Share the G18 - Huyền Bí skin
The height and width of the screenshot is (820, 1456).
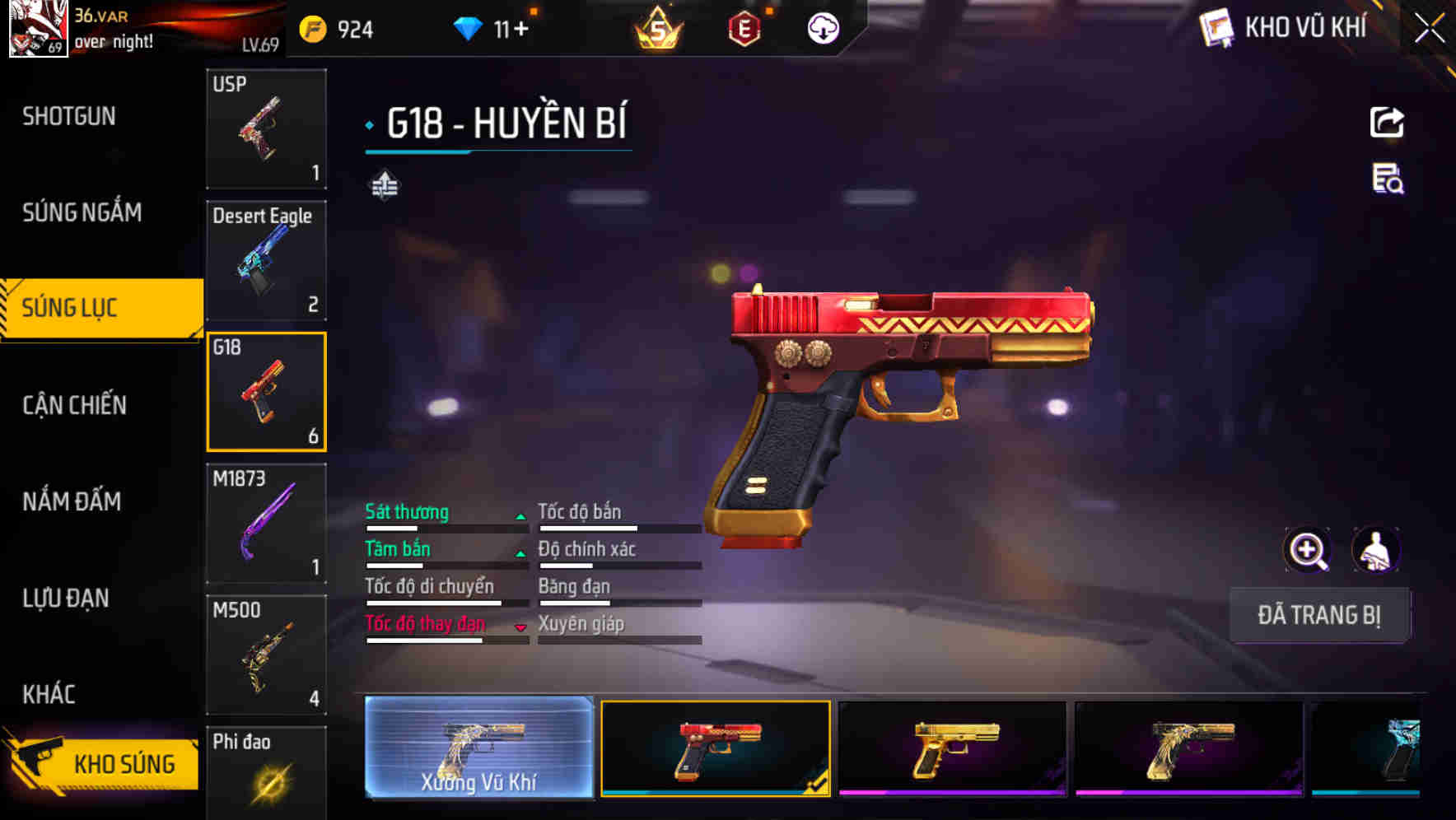(1386, 121)
